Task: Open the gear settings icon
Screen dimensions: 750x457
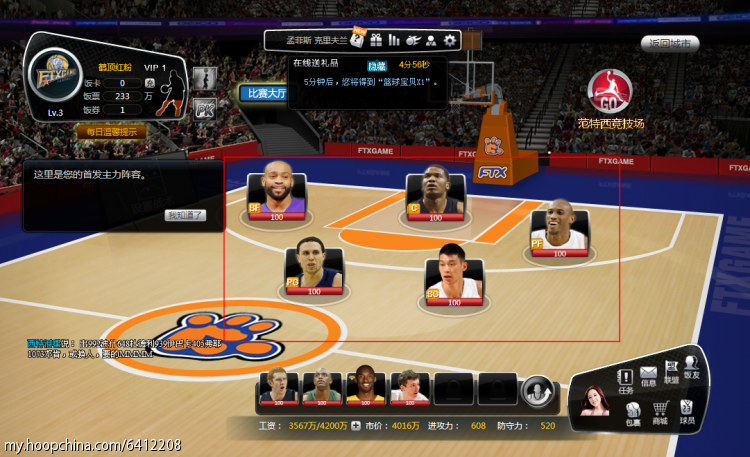Action: [x=450, y=40]
